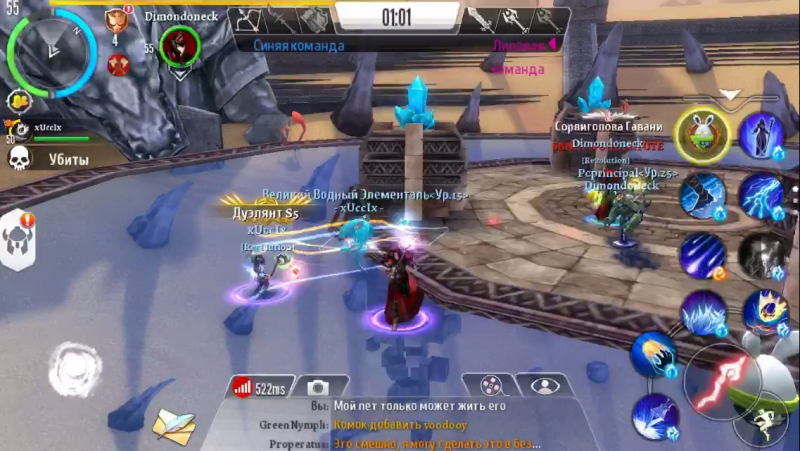
Task: Select xUcclx party member frame
Action: pyautogui.click(x=45, y=130)
